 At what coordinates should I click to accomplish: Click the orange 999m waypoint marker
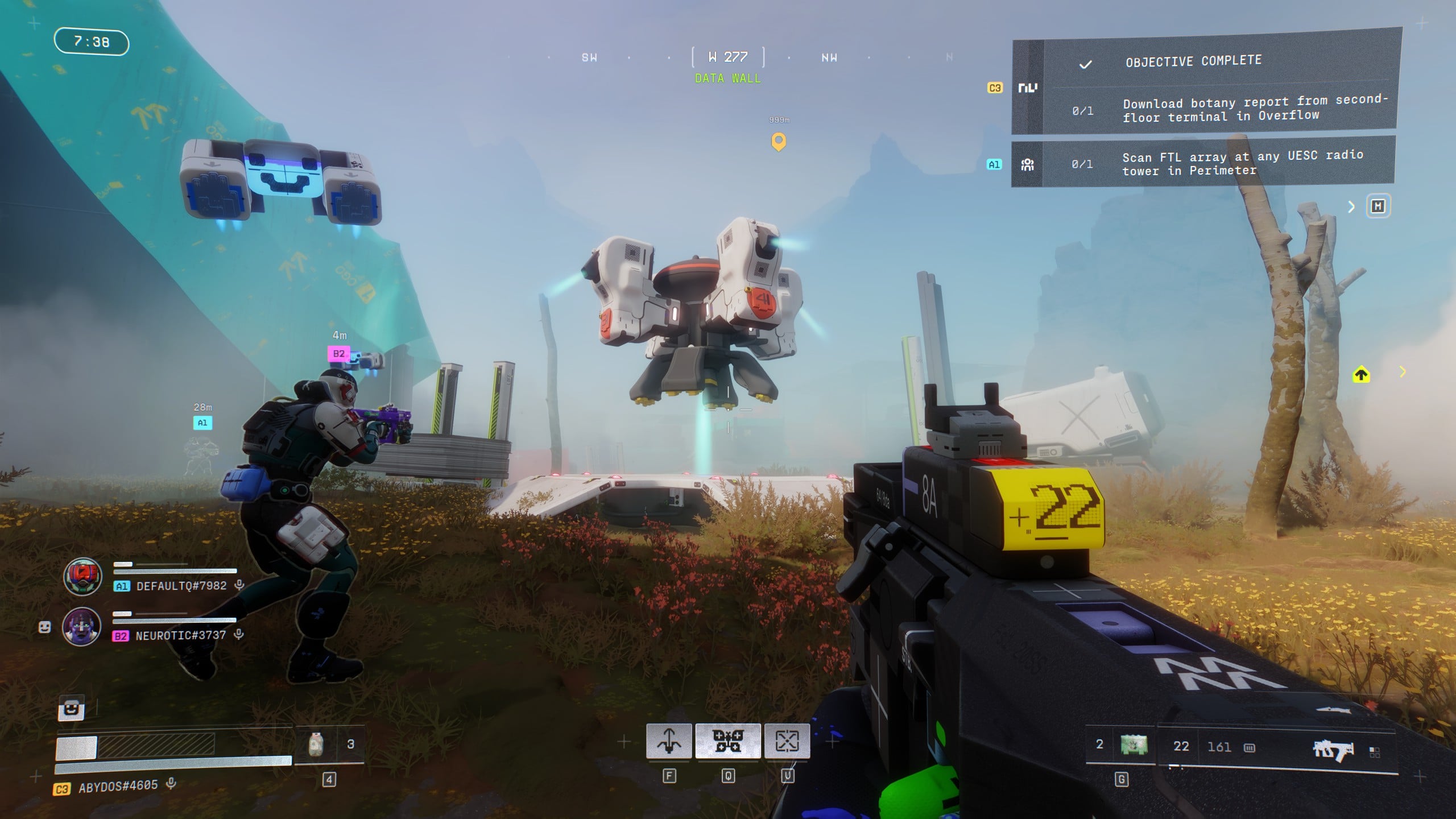[778, 141]
